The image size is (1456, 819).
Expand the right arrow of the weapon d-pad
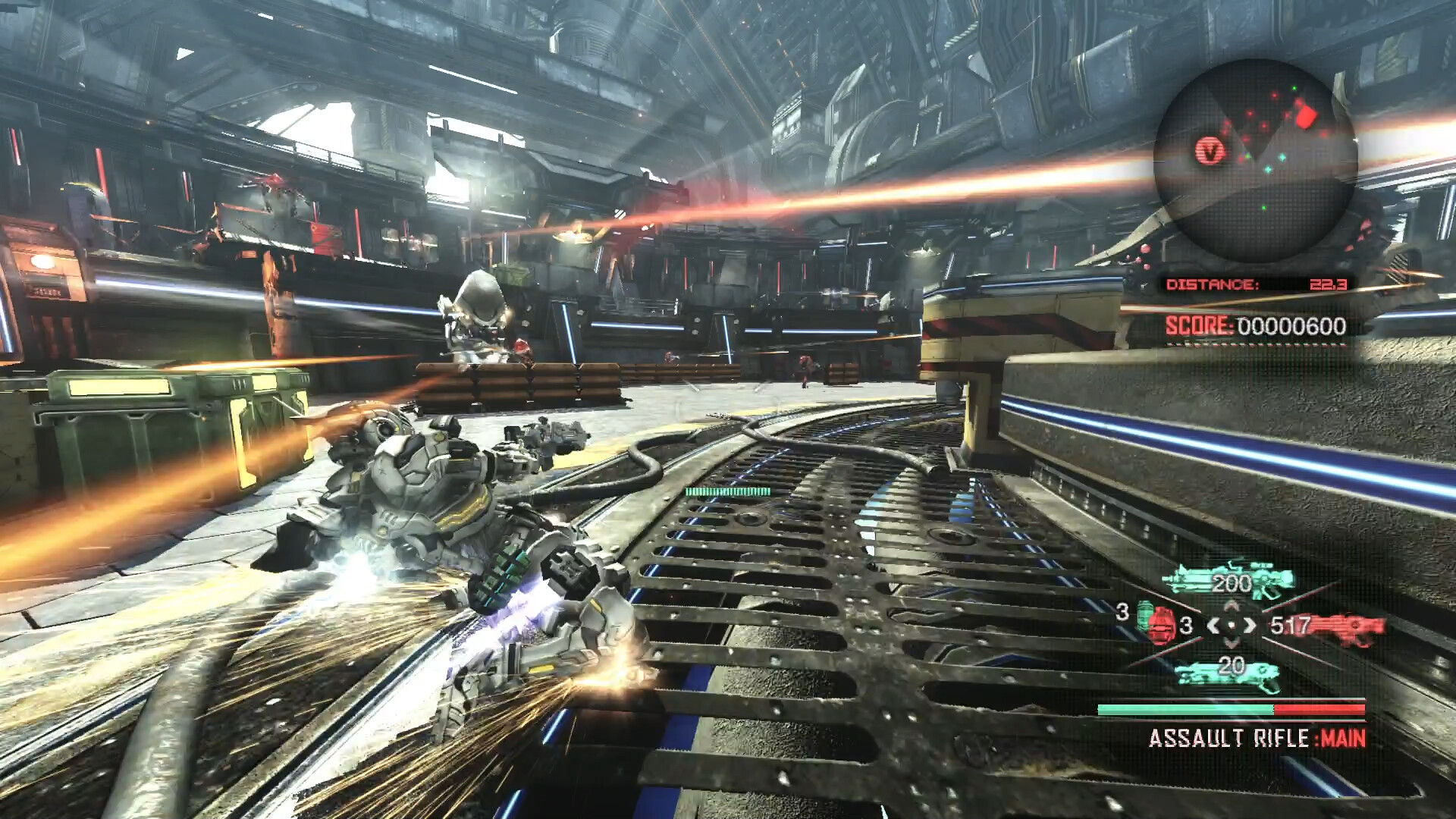(x=1251, y=626)
